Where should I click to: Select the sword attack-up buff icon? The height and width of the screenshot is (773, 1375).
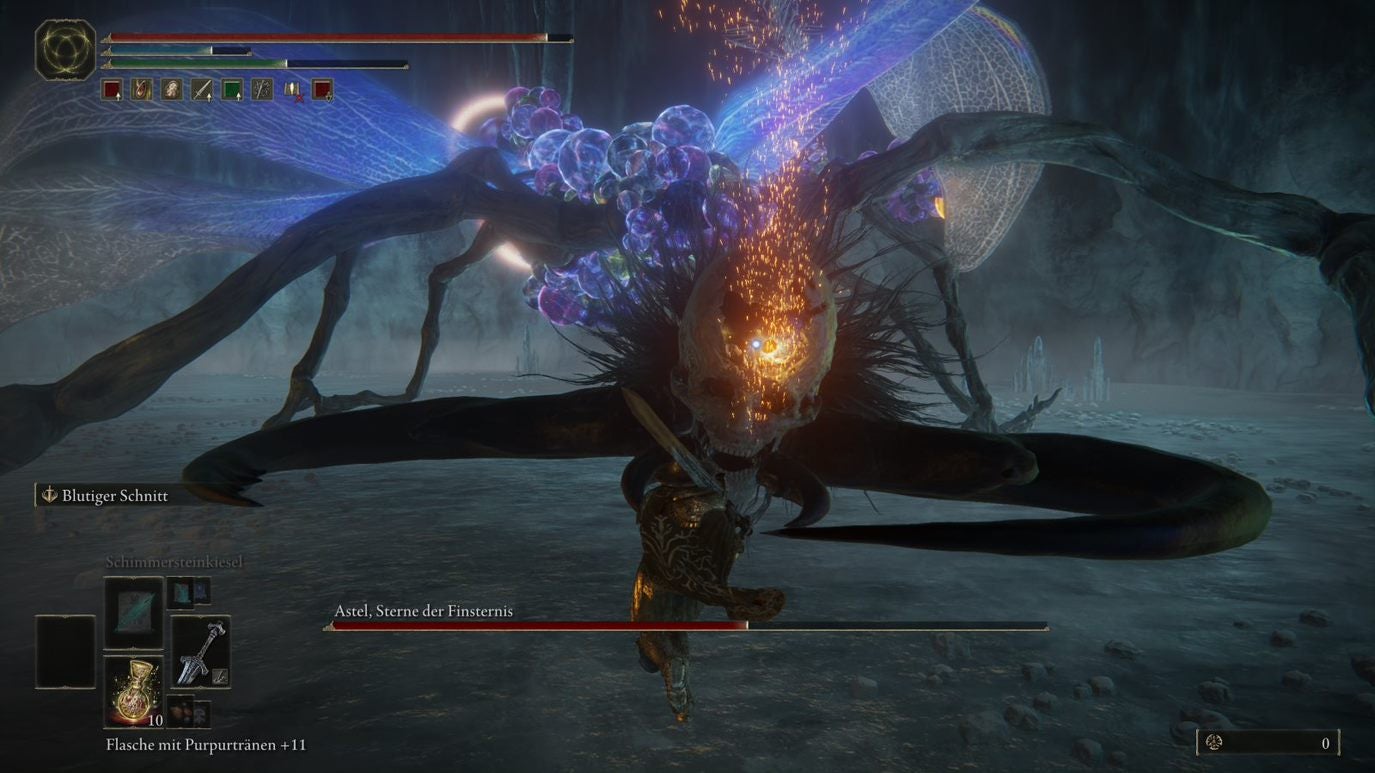pos(202,90)
